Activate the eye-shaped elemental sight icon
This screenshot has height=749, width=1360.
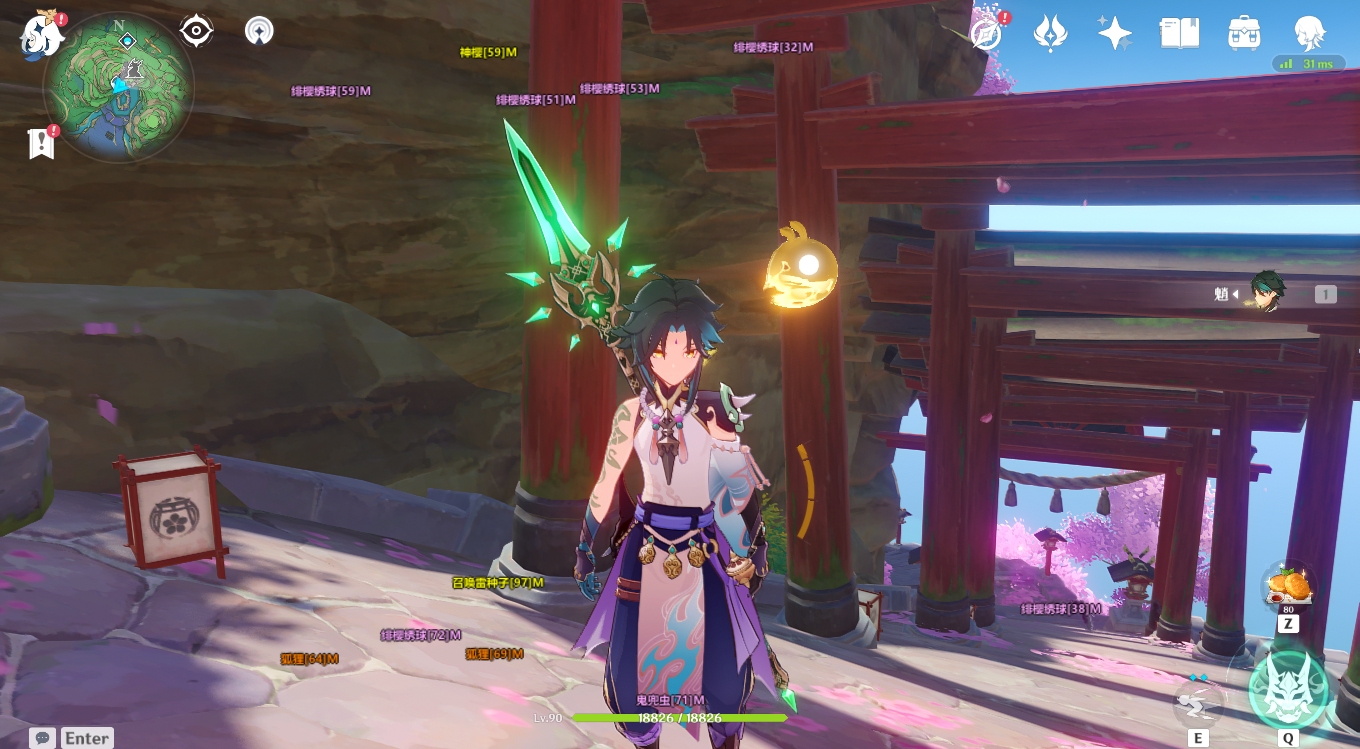196,31
